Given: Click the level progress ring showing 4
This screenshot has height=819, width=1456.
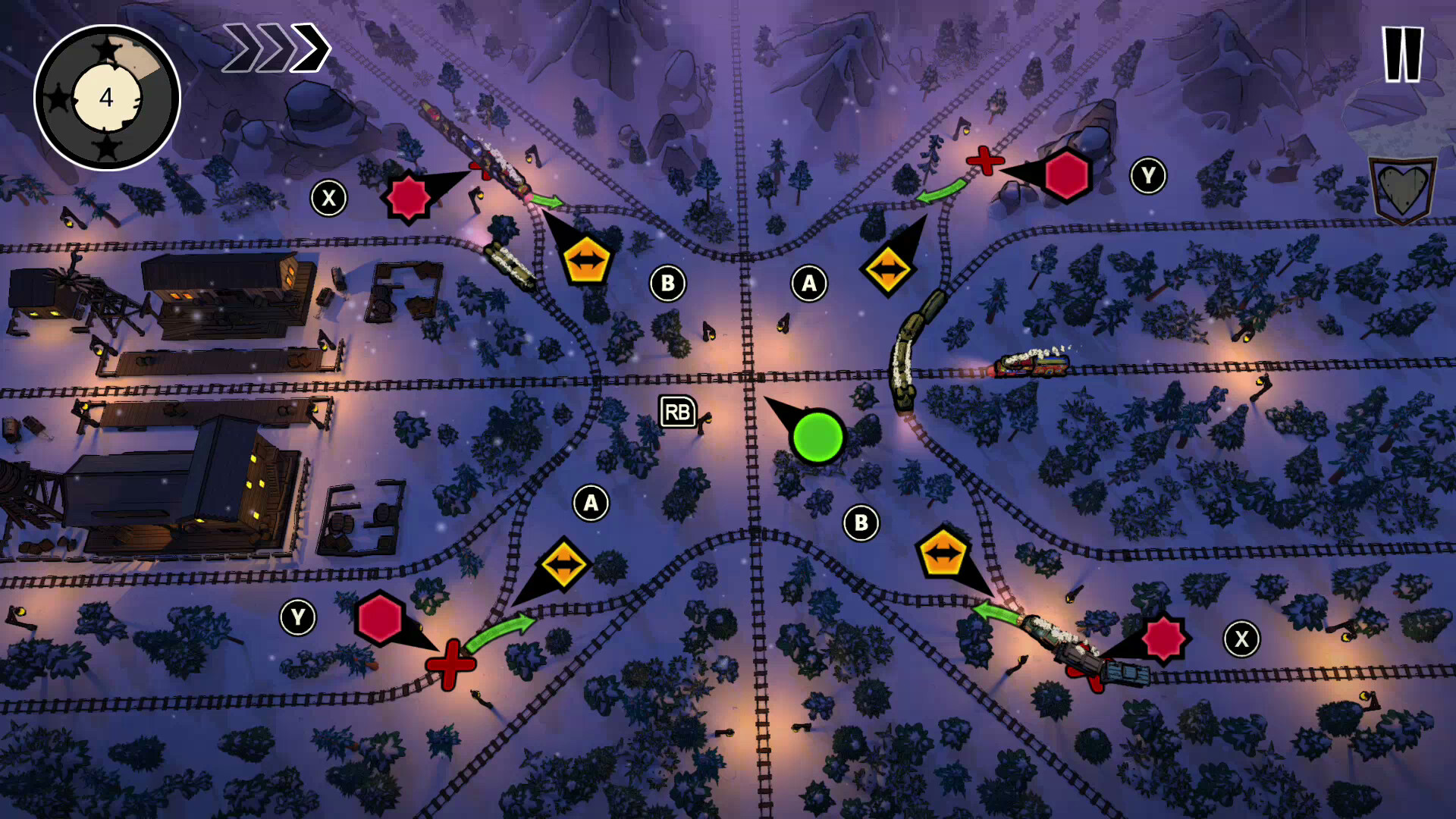Looking at the screenshot, I should [106, 96].
